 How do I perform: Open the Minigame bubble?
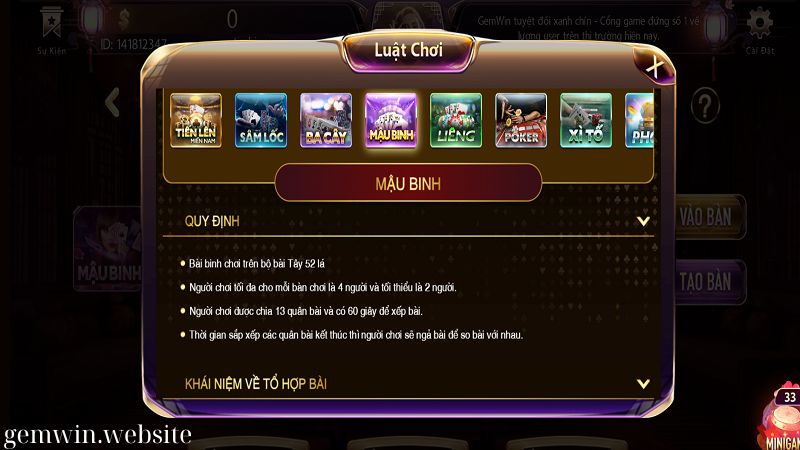[782, 418]
